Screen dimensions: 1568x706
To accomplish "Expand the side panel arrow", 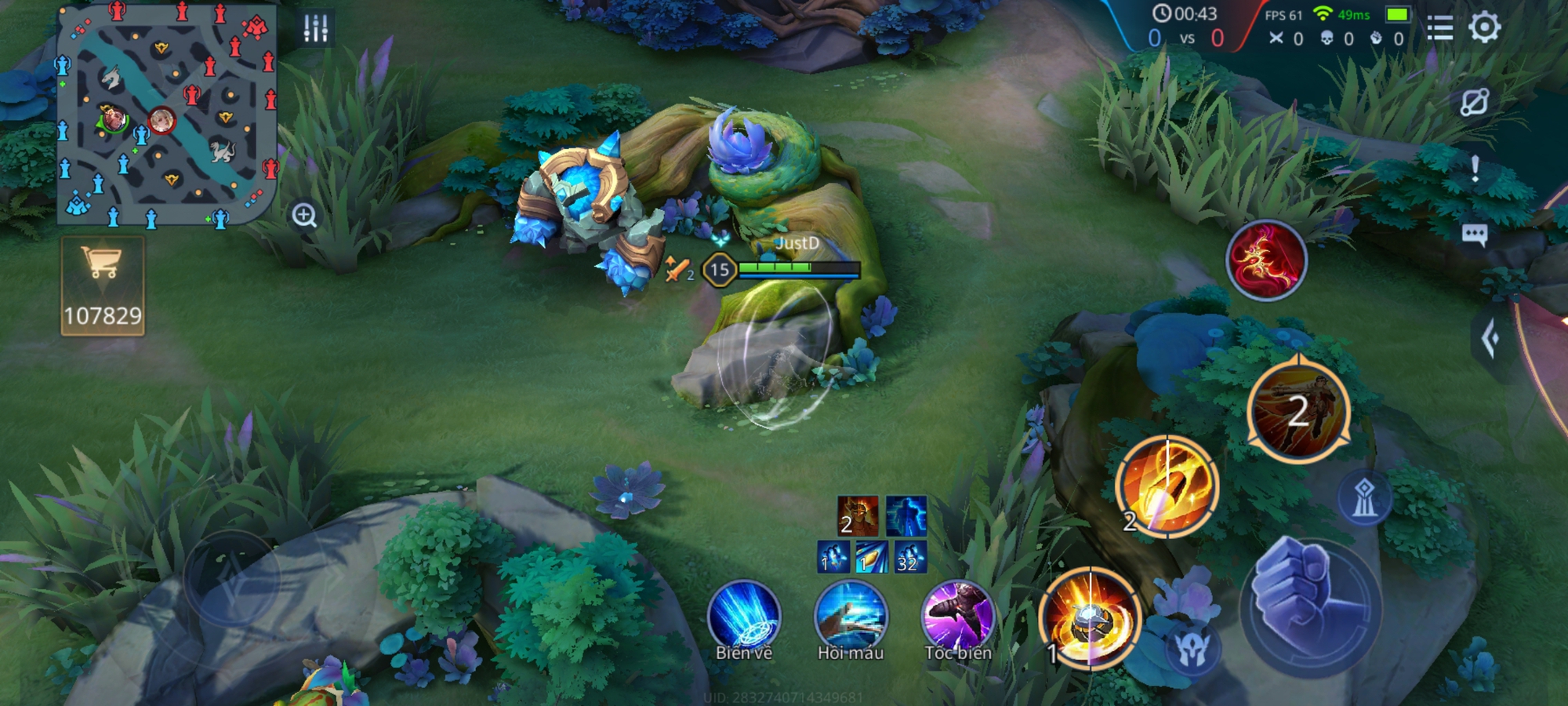I will pos(1491,339).
